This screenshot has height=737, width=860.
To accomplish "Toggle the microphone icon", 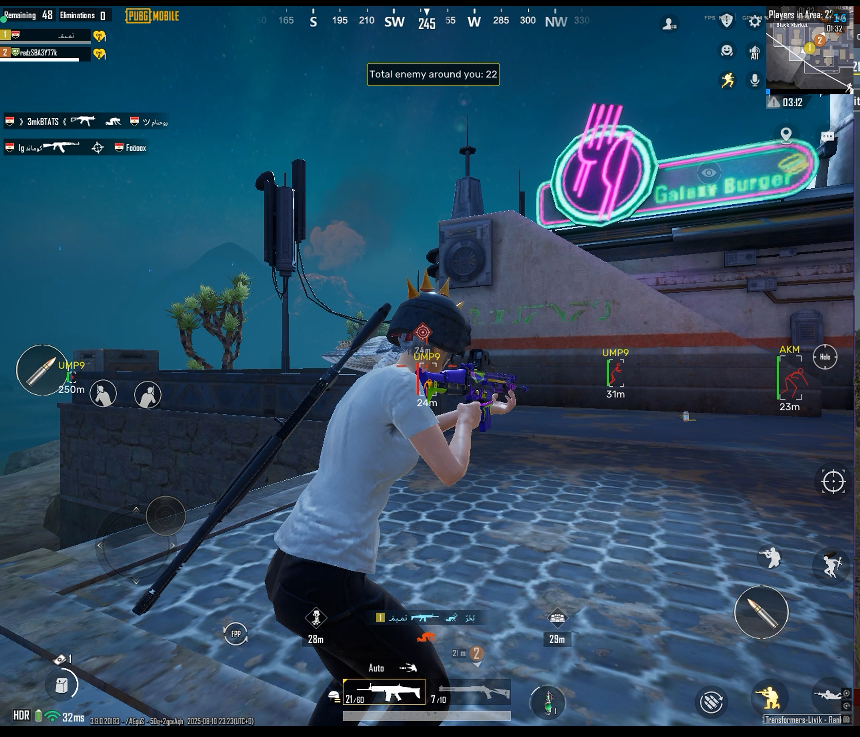I will click(x=755, y=80).
